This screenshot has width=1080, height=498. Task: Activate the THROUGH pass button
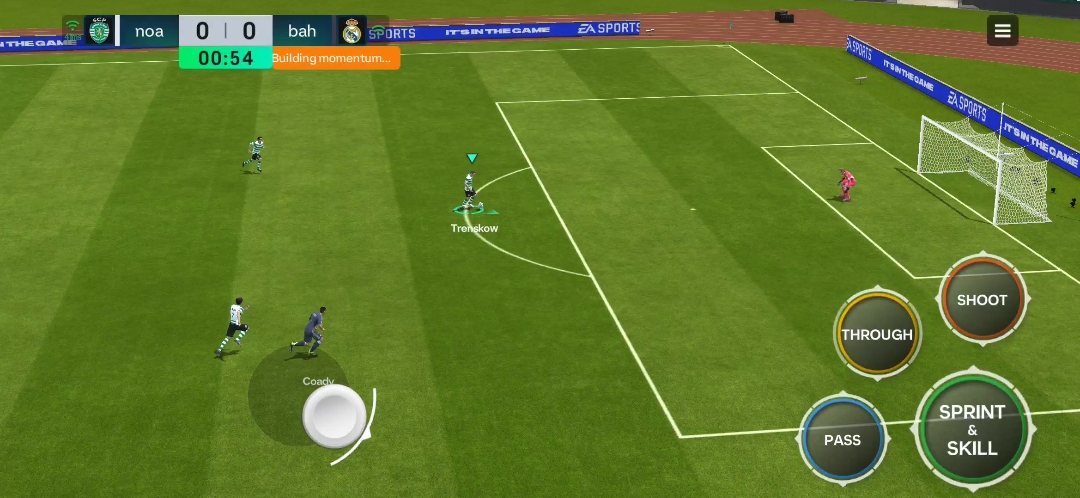(877, 335)
